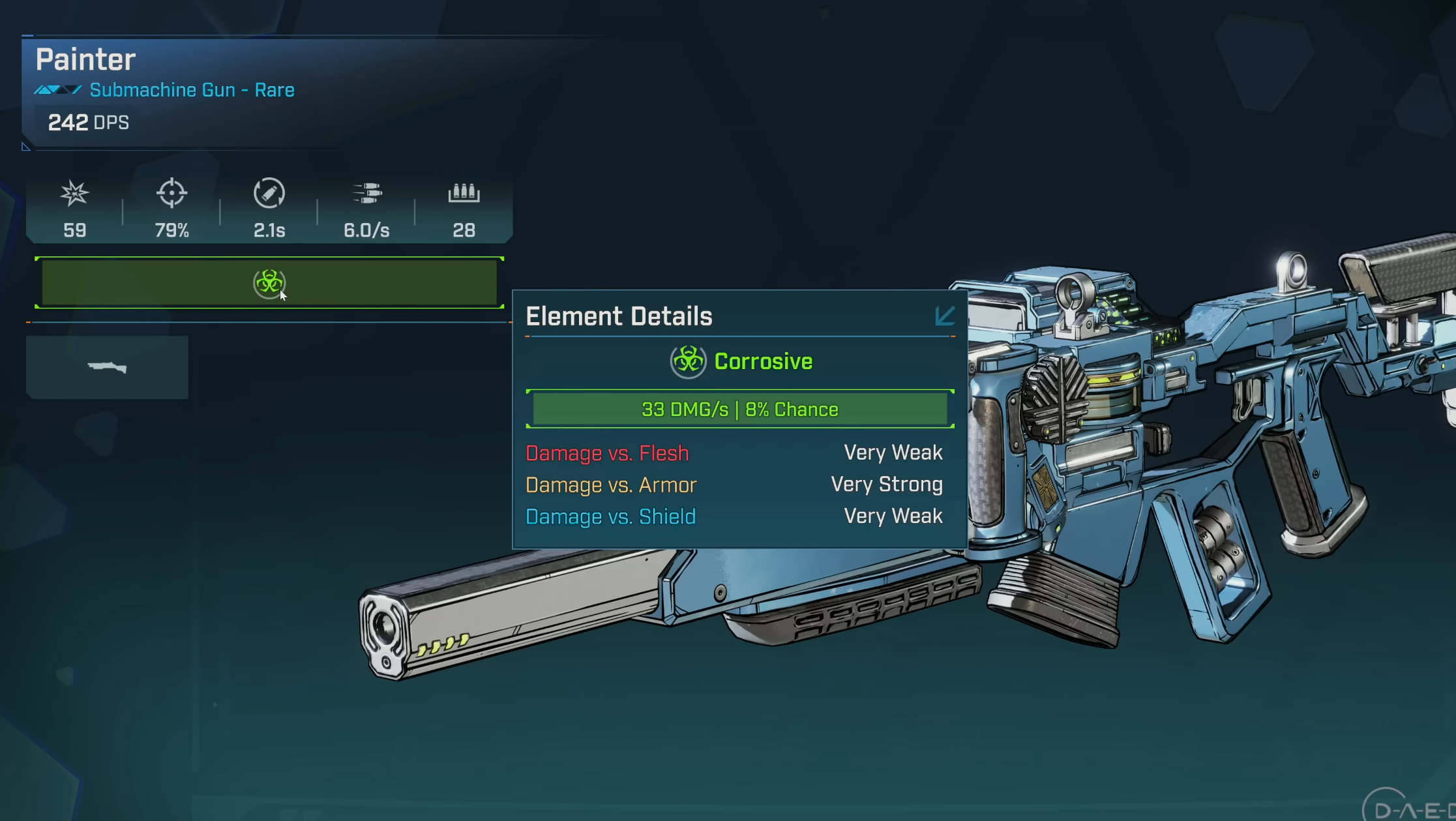1456x821 pixels.
Task: Open the weapon part thumbnail slot
Action: (107, 367)
